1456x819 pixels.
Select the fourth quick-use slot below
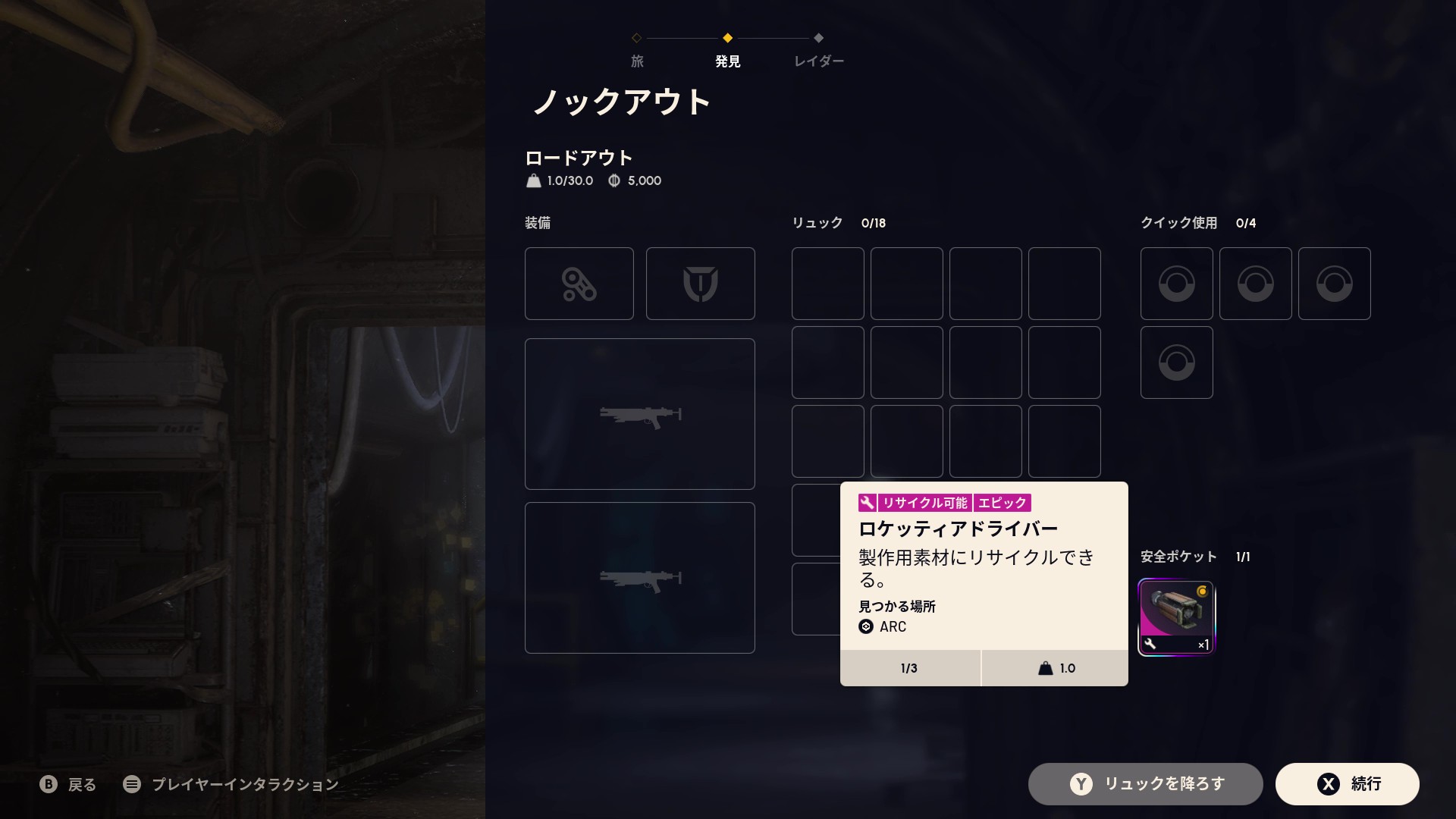pyautogui.click(x=1176, y=362)
